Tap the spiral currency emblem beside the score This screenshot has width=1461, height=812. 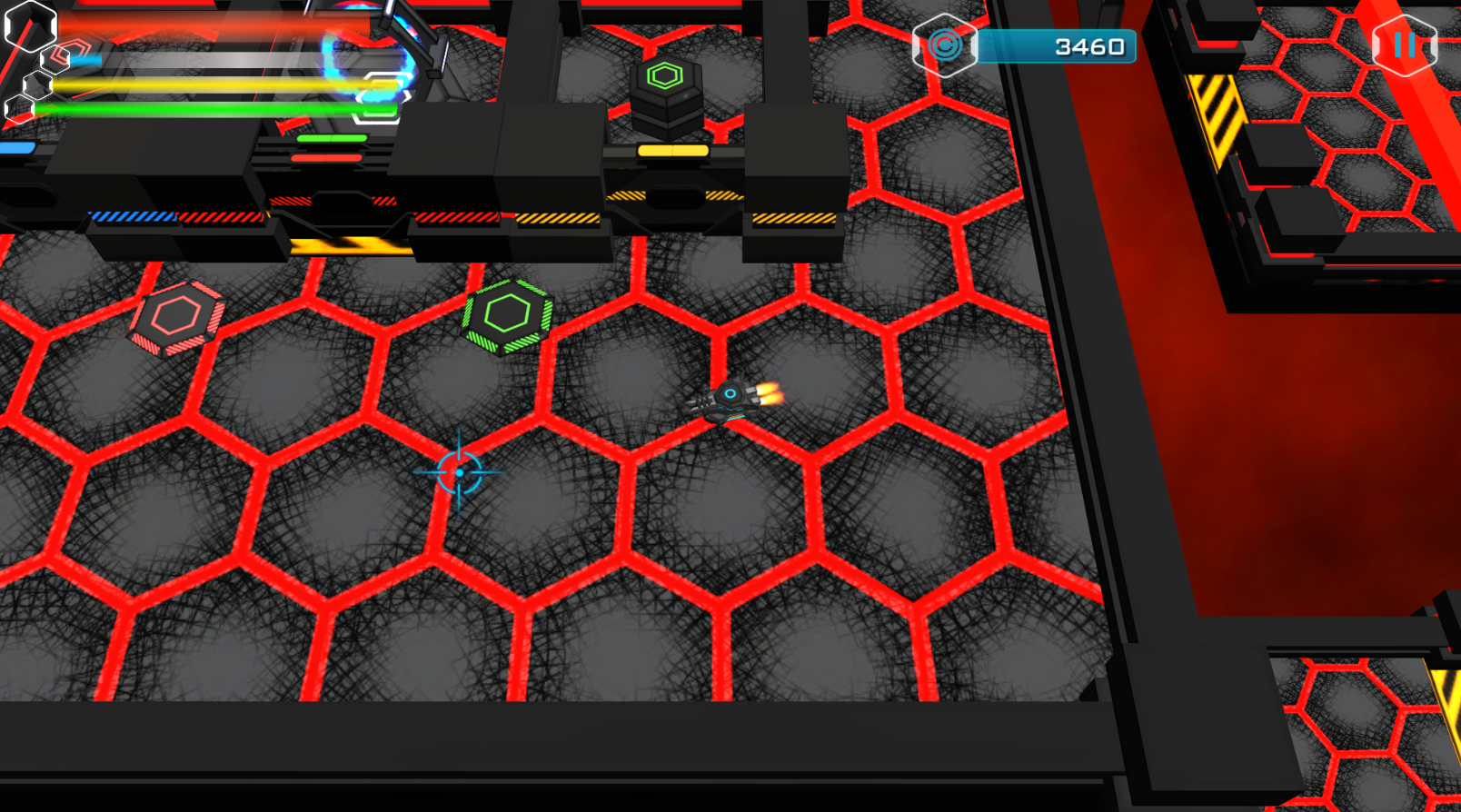(945, 45)
